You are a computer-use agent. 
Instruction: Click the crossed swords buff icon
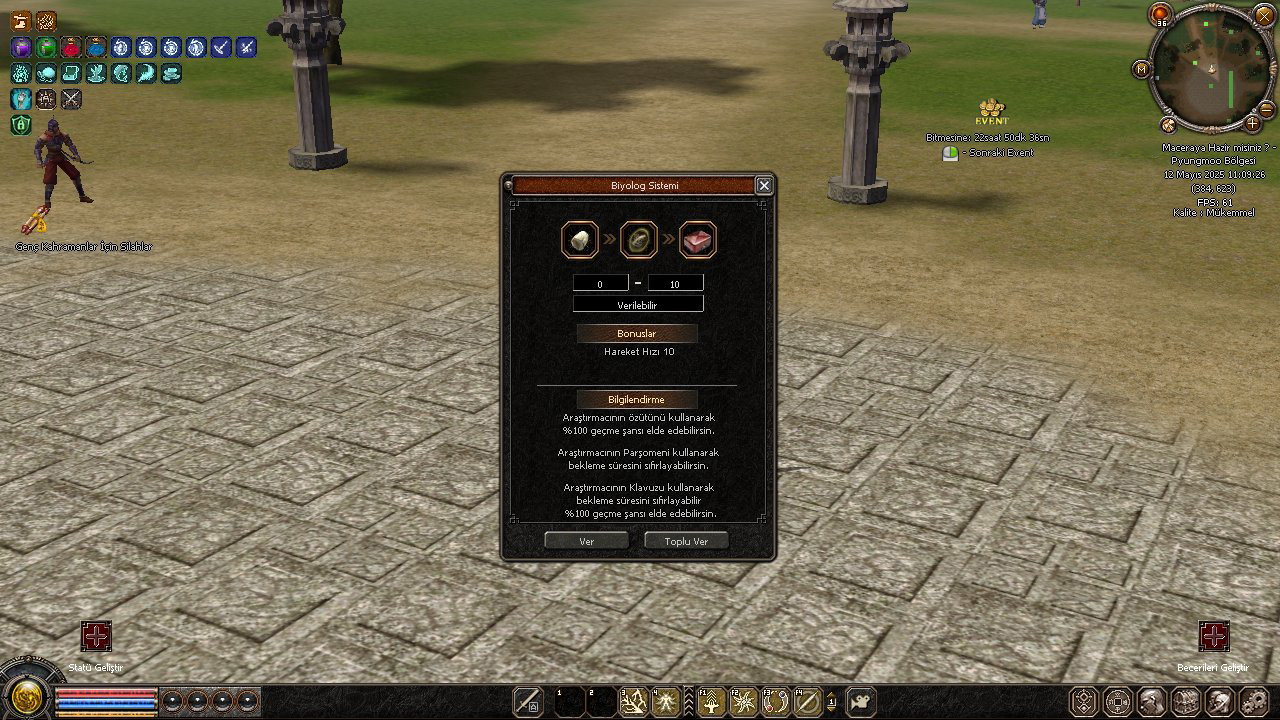[71, 99]
